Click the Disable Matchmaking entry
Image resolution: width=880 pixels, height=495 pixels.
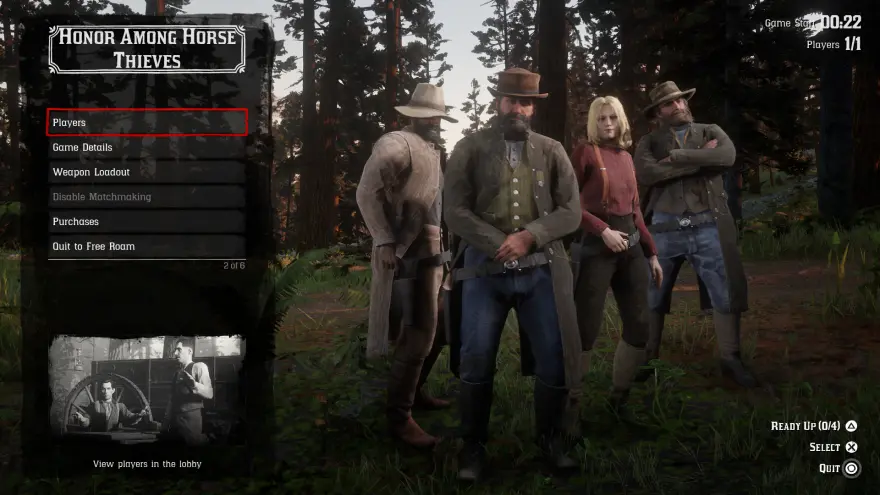tap(146, 197)
